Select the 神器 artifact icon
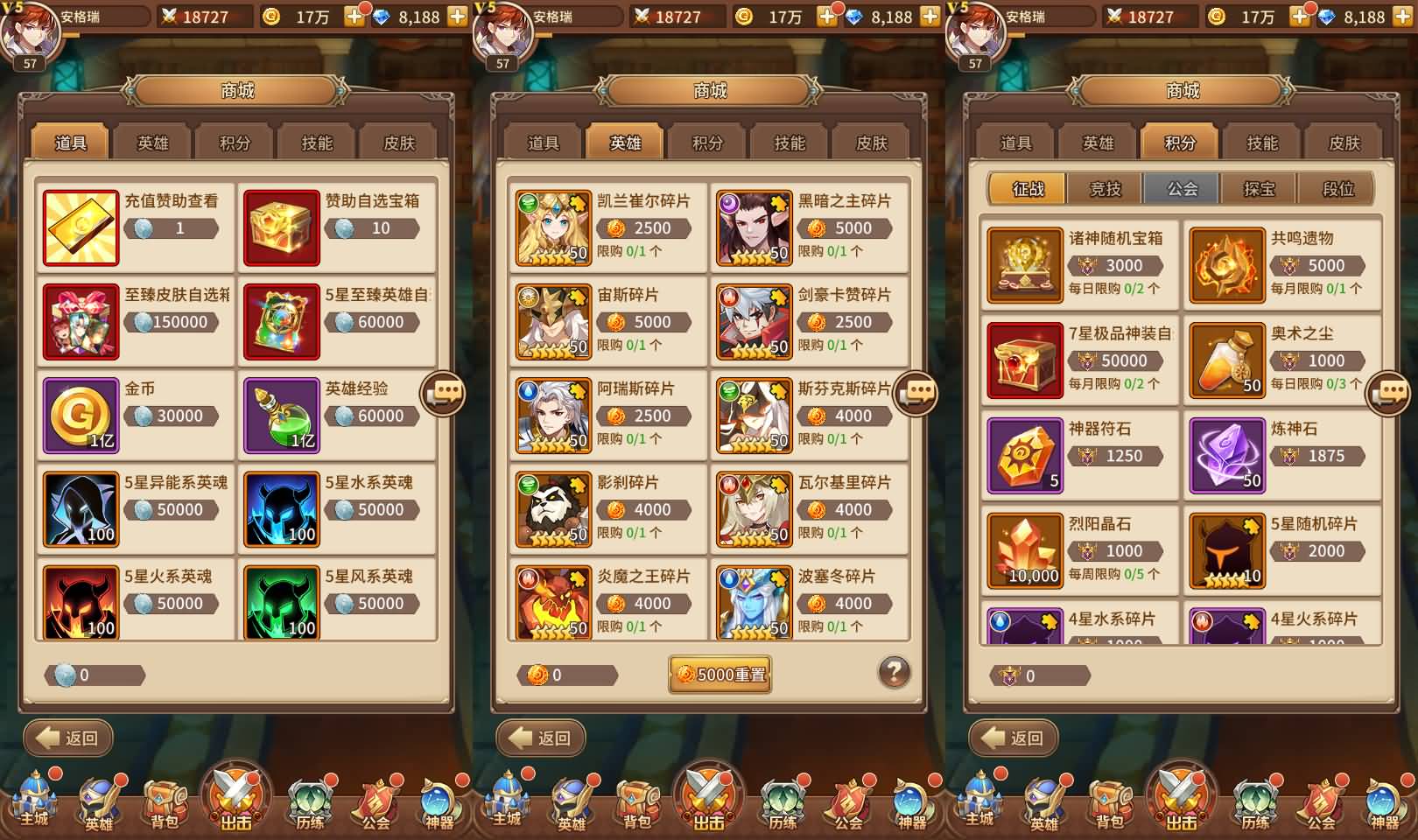 click(438, 801)
